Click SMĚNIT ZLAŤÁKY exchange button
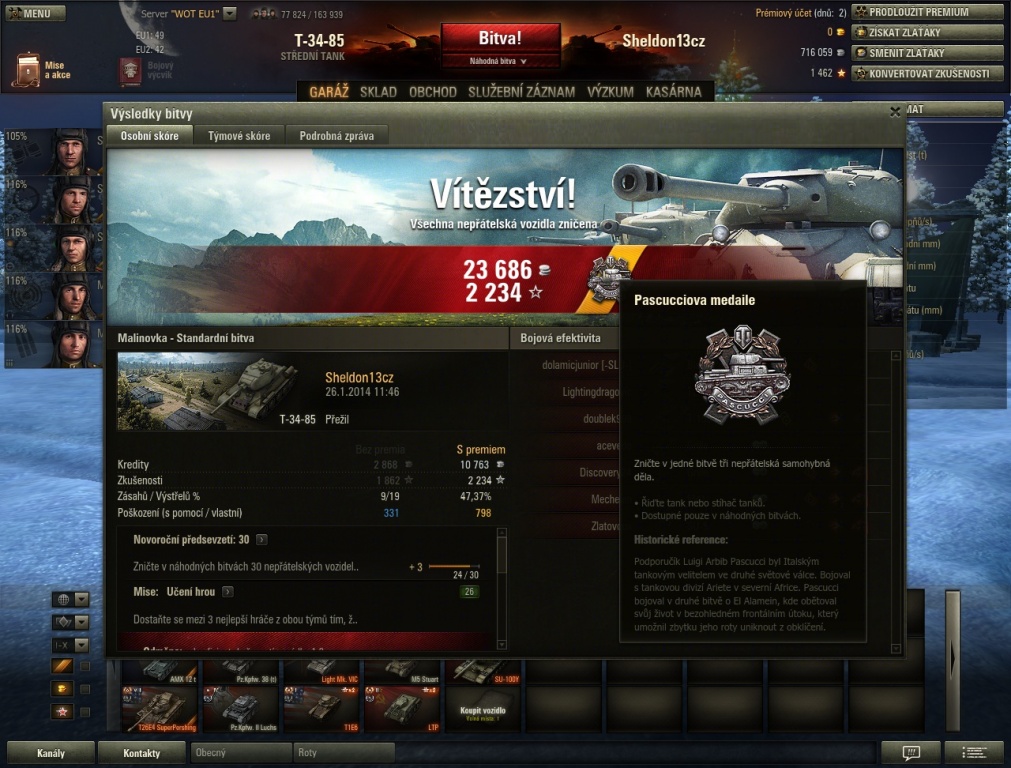1011x768 pixels. point(927,52)
